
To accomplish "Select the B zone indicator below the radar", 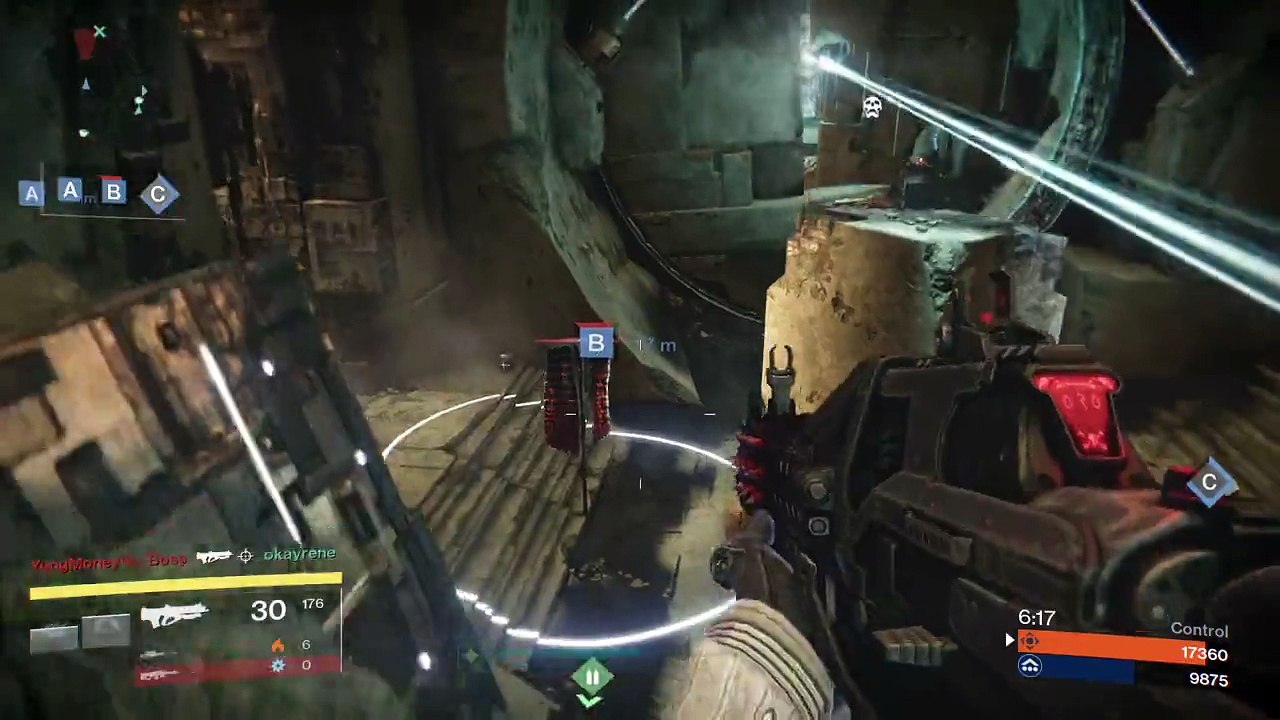I will click(x=113, y=193).
